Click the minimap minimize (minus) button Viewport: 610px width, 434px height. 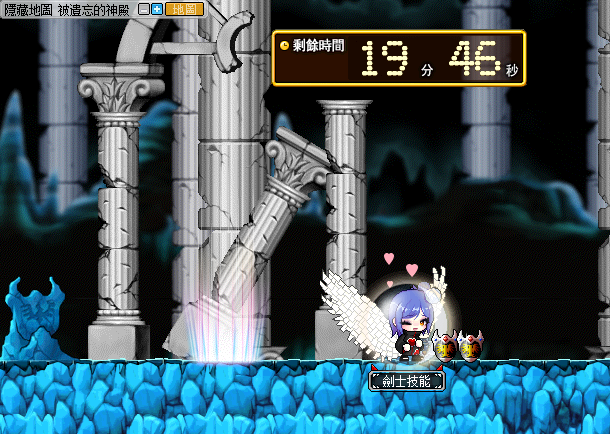tap(144, 9)
